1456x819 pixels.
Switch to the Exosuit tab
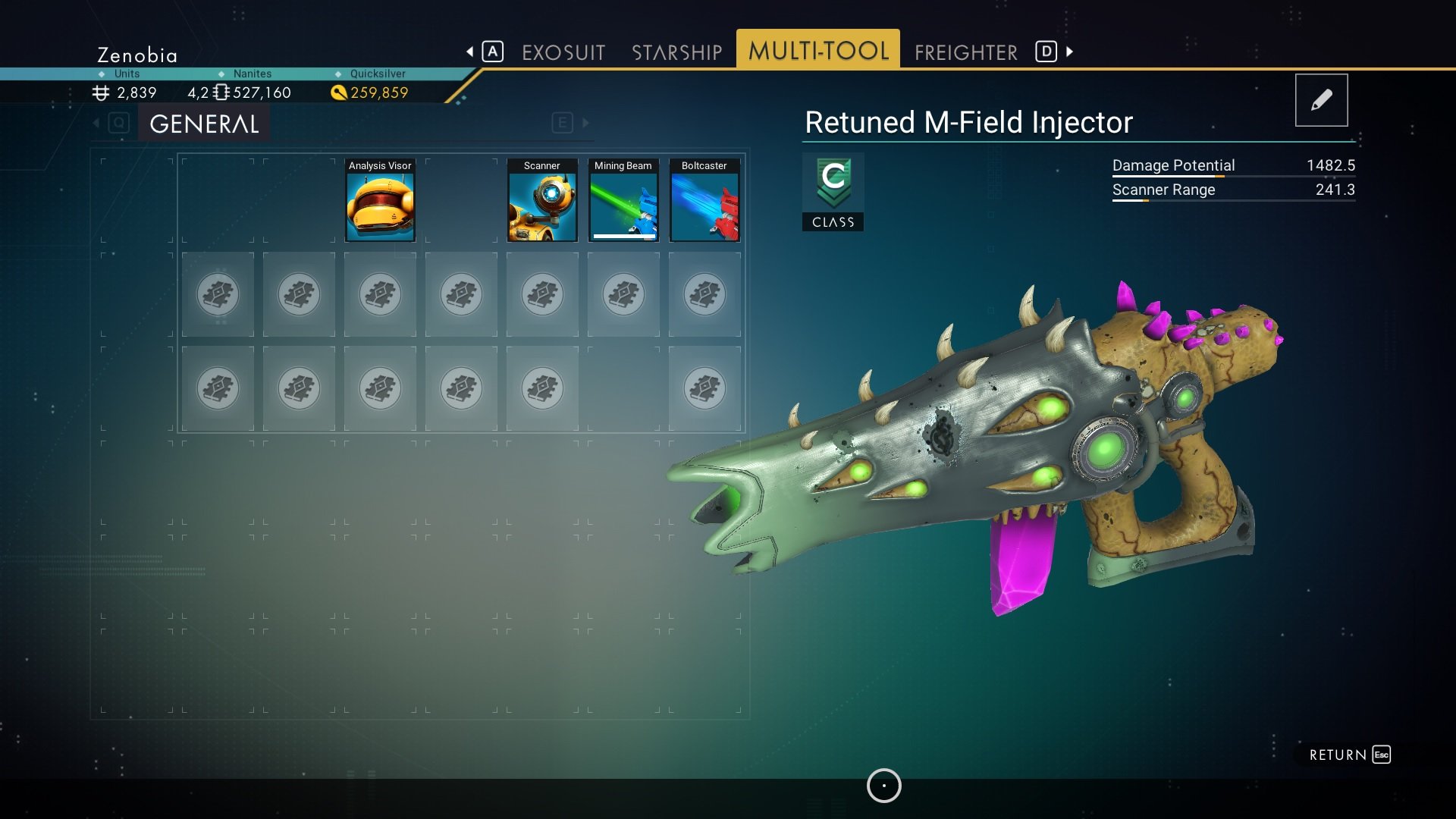(563, 52)
